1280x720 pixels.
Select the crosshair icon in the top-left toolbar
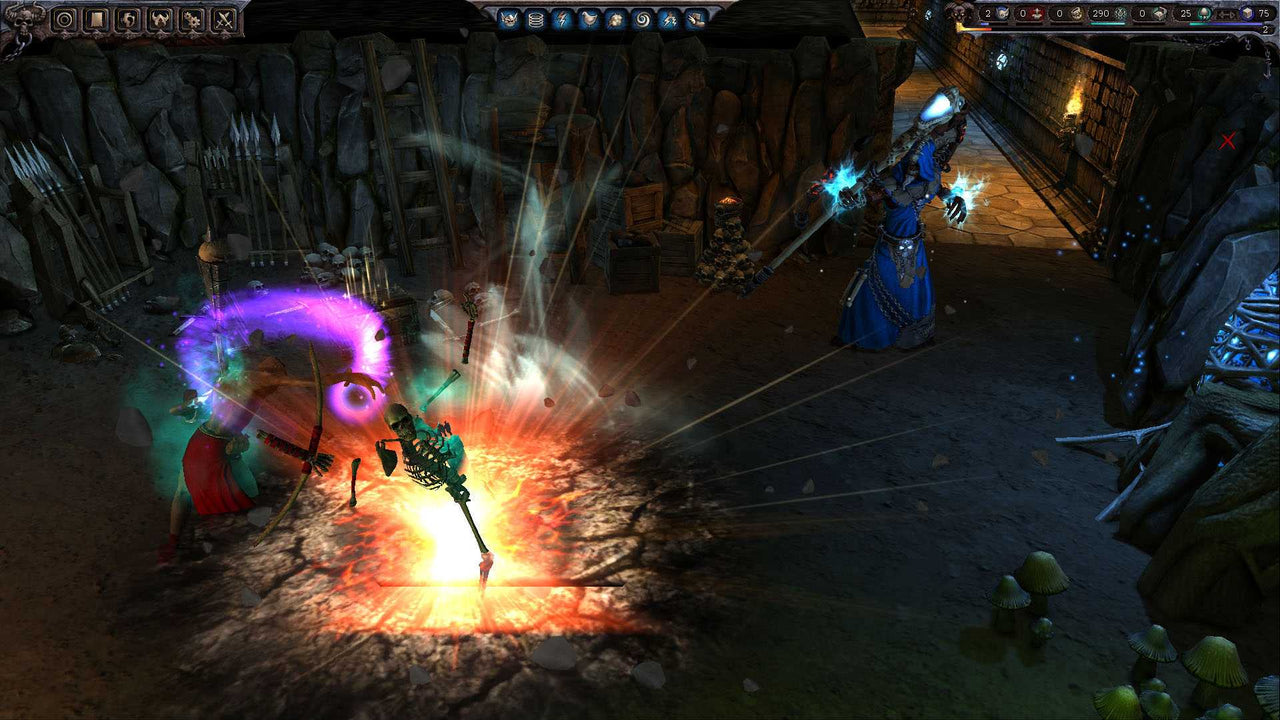pos(63,20)
